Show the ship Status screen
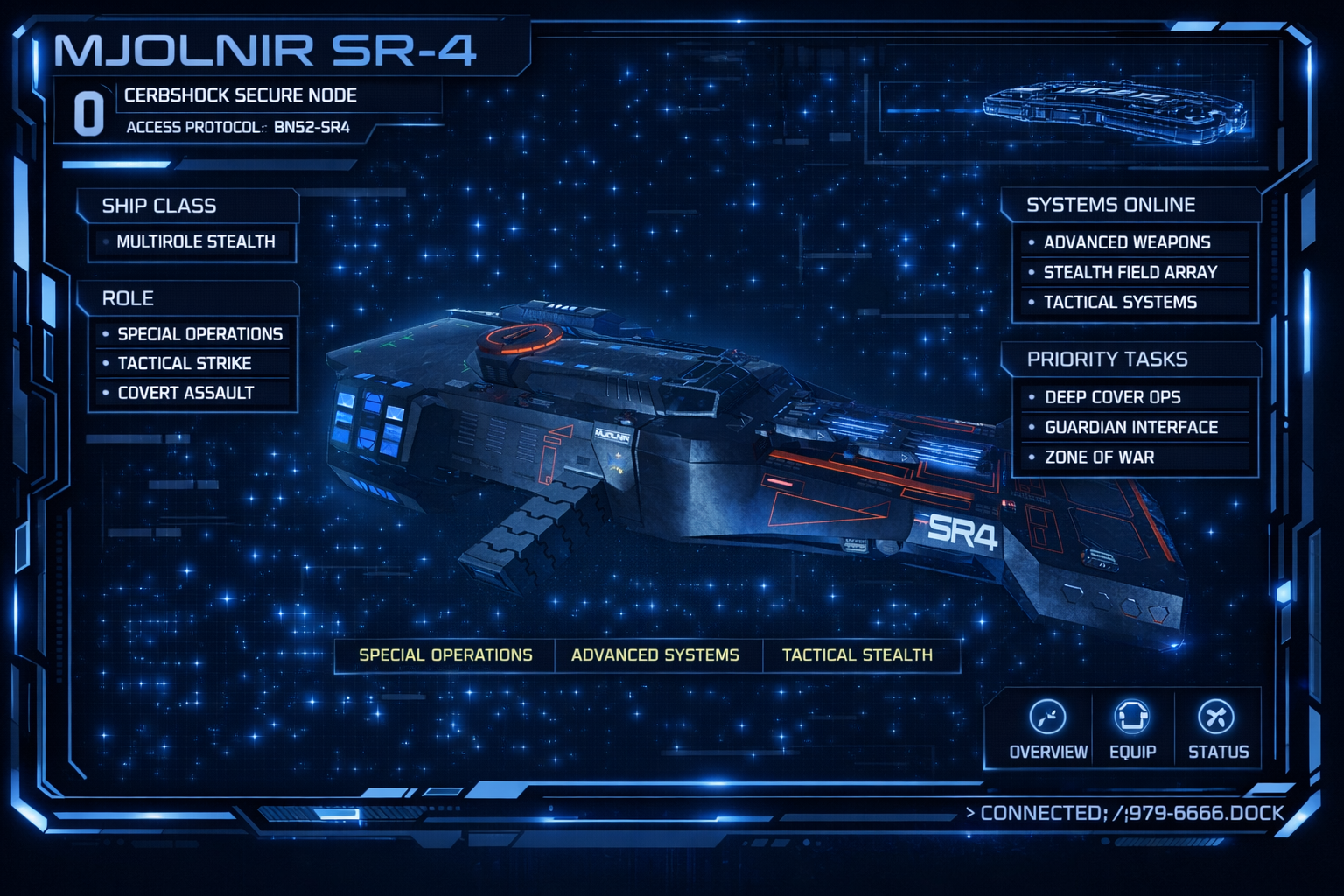 click(x=1217, y=729)
